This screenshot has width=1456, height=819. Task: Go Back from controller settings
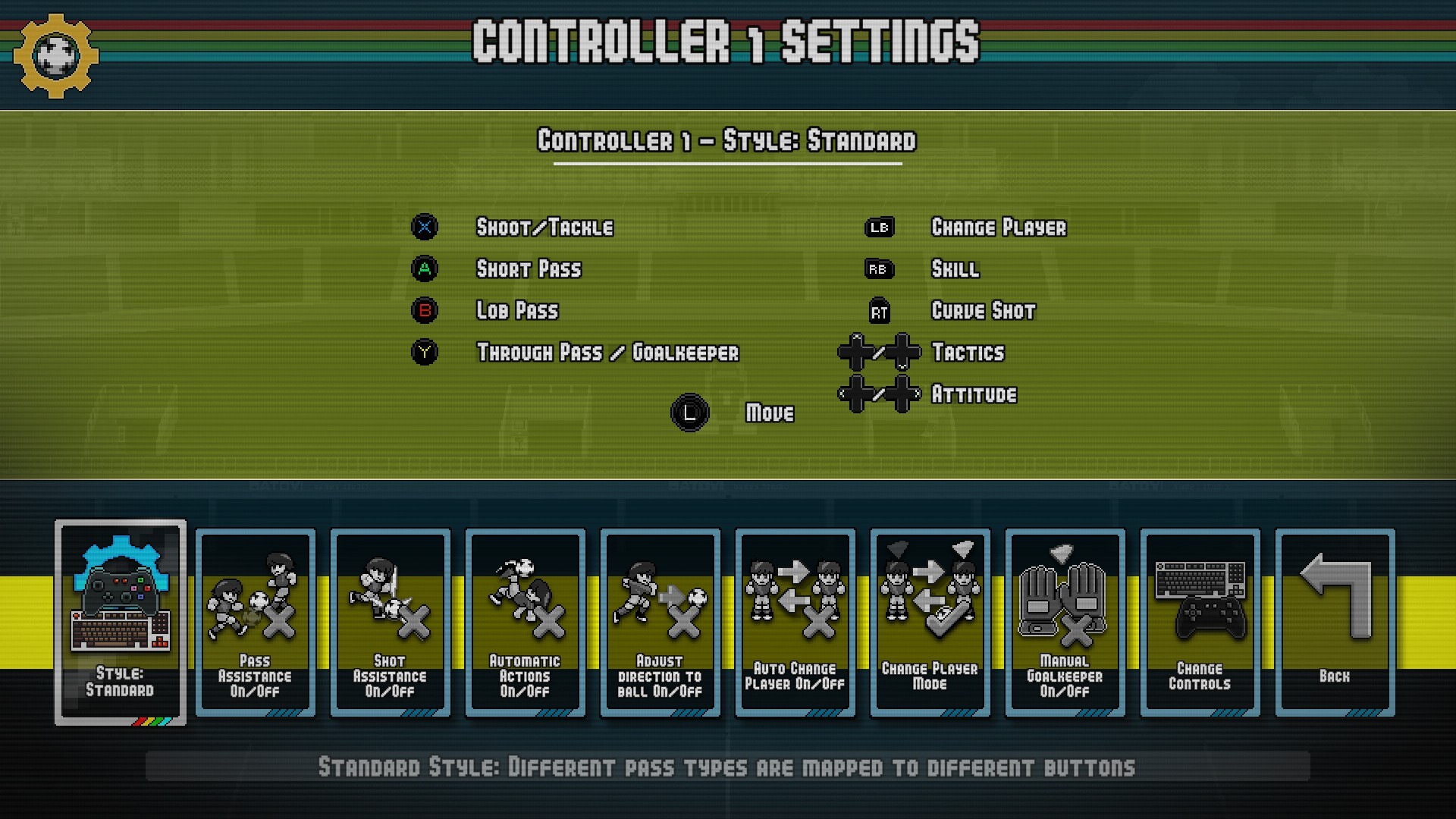pyautogui.click(x=1335, y=622)
